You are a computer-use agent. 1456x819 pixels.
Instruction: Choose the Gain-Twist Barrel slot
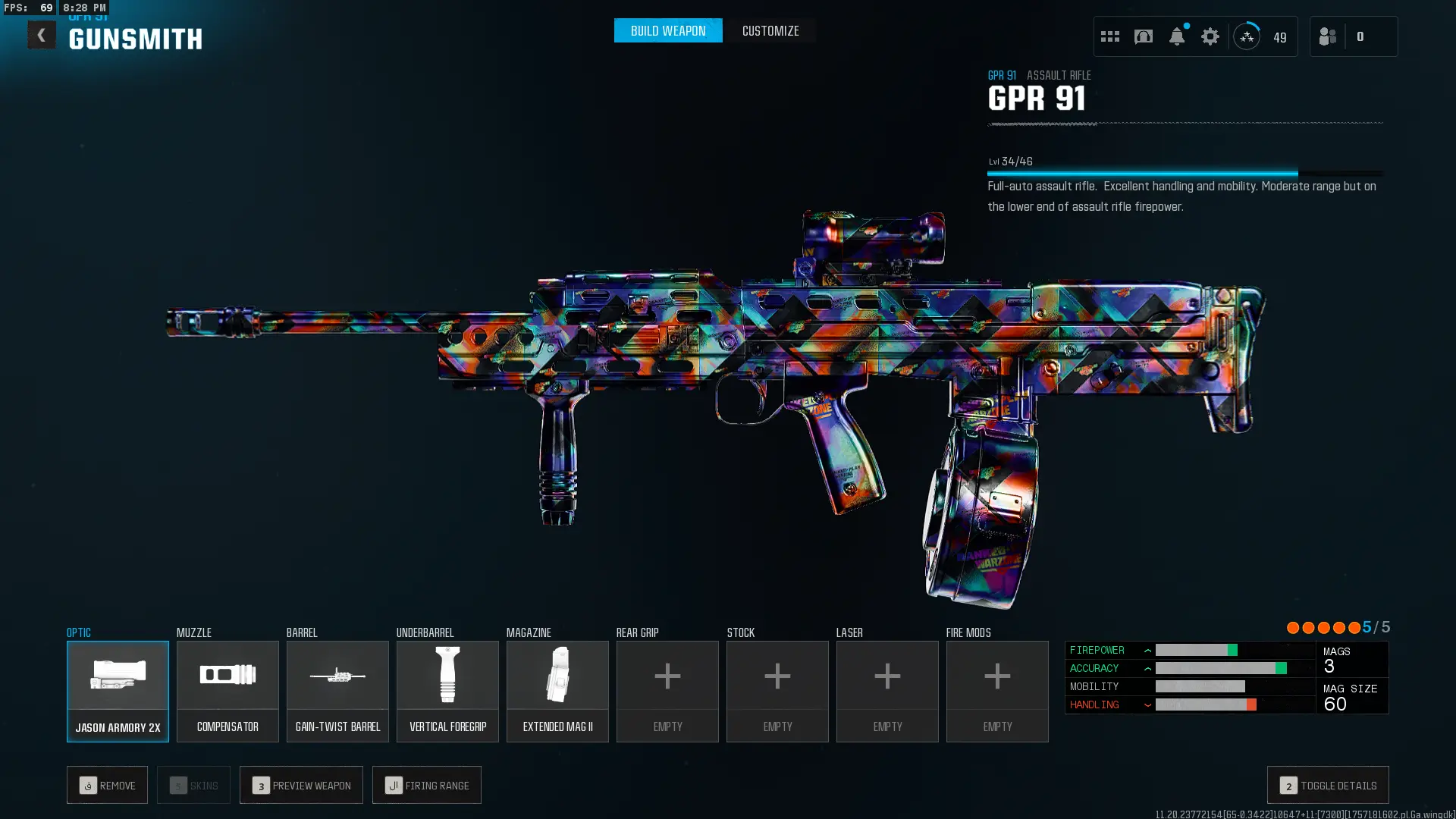point(337,691)
